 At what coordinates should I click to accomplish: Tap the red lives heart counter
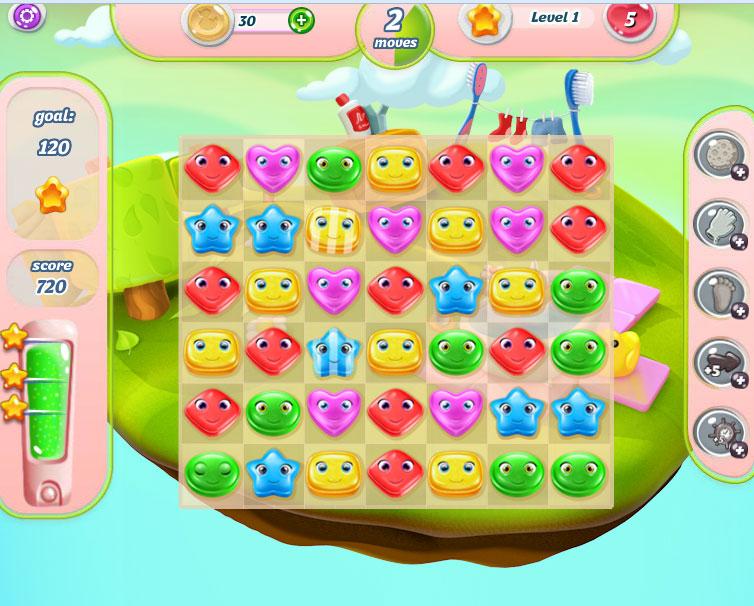(629, 19)
